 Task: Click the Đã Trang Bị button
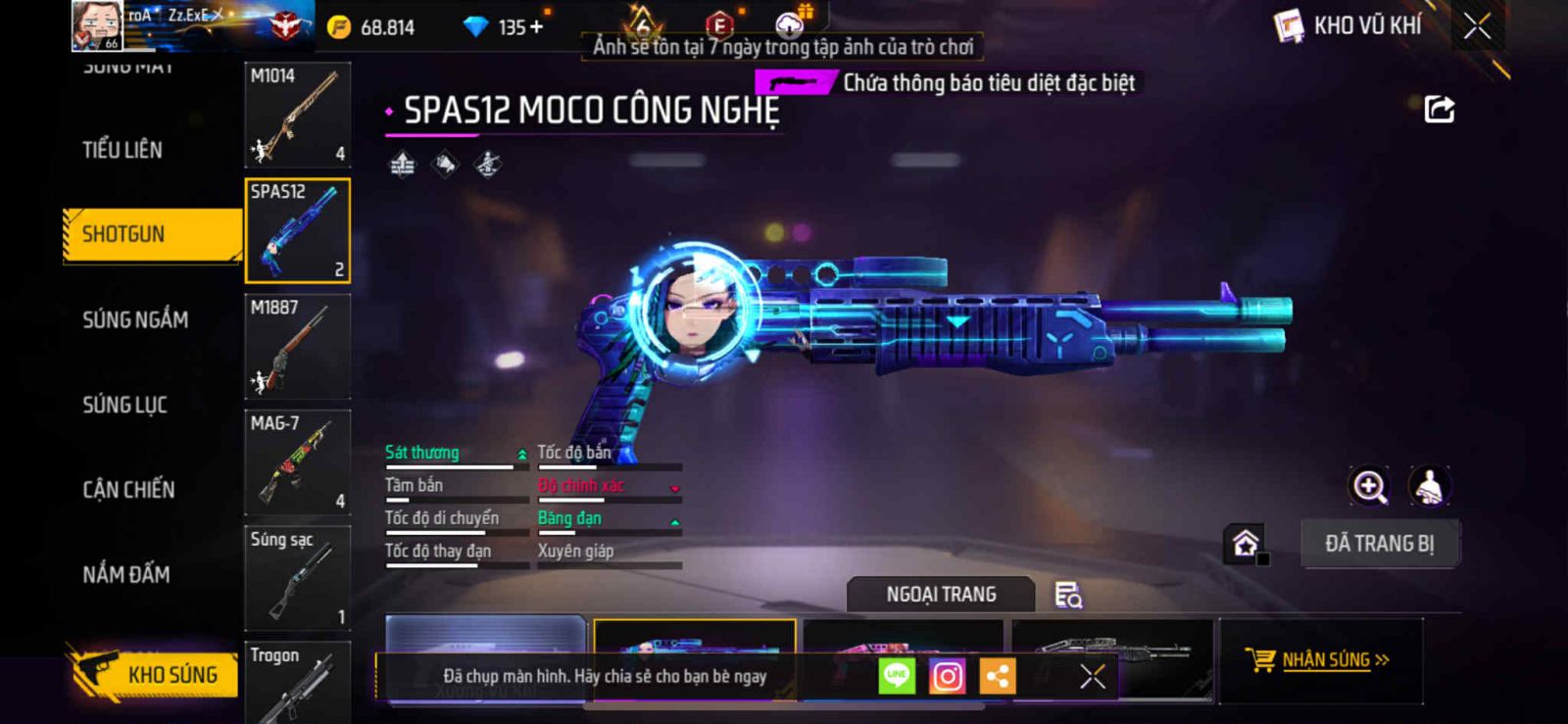1379,544
